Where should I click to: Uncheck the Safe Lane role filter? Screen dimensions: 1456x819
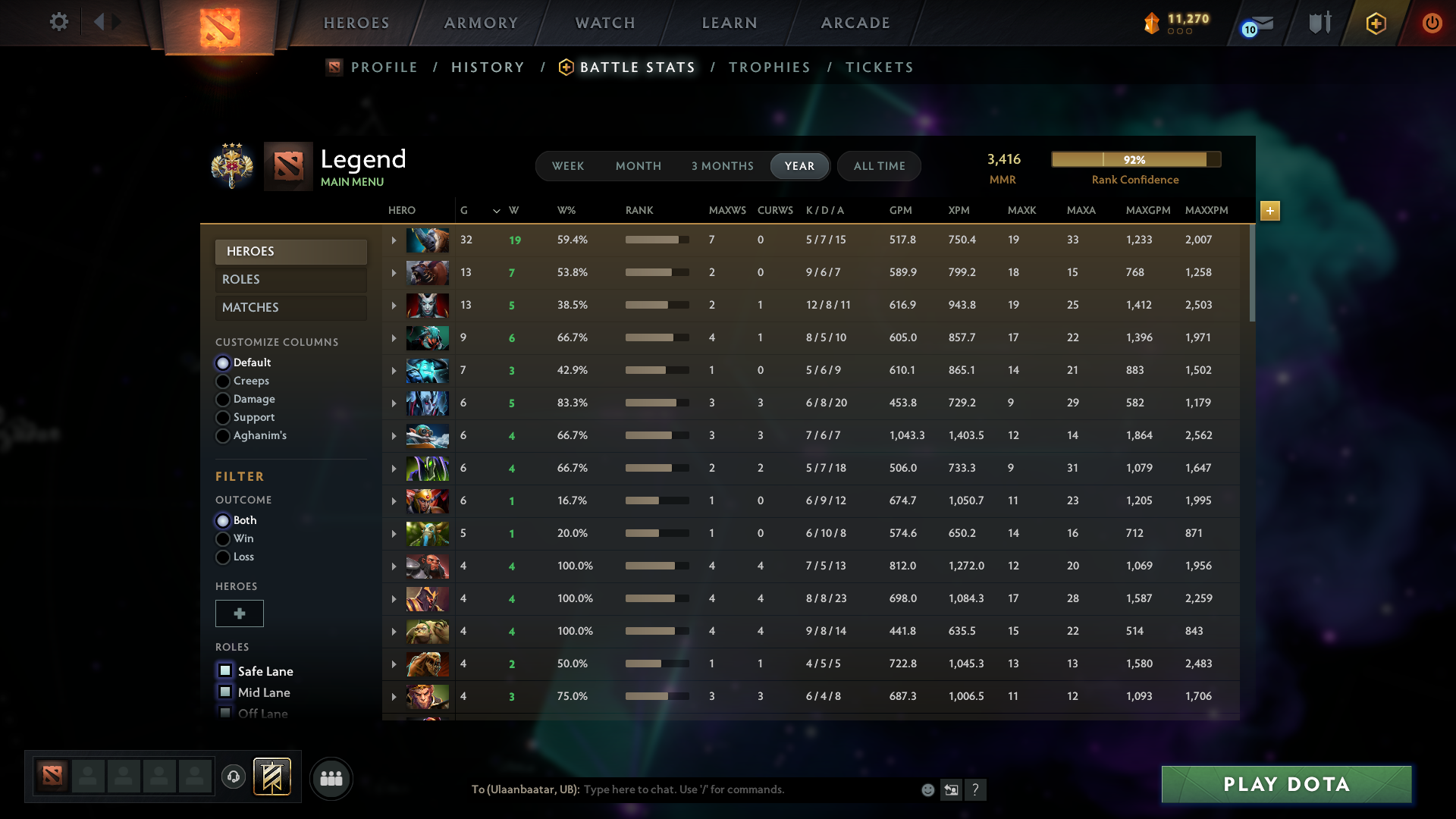(225, 670)
